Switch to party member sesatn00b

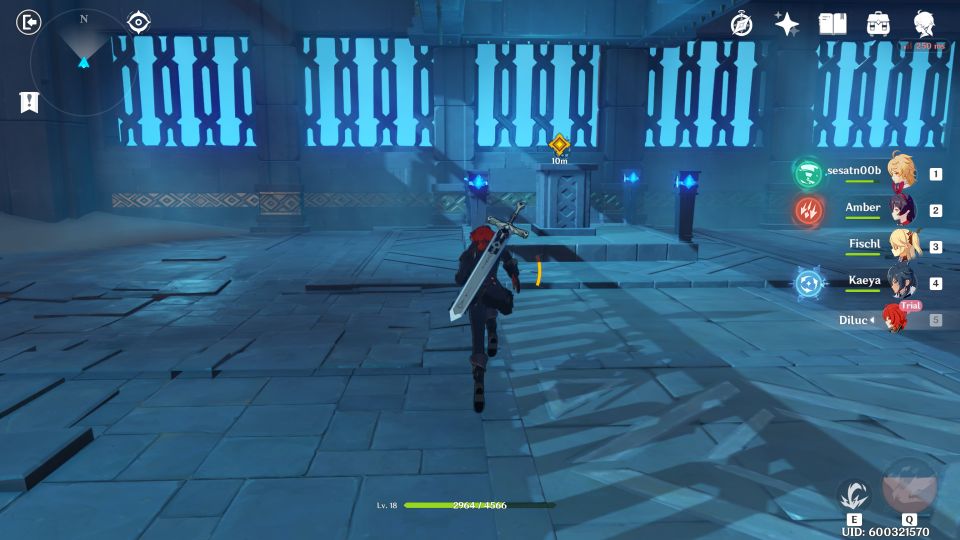pyautogui.click(x=902, y=173)
